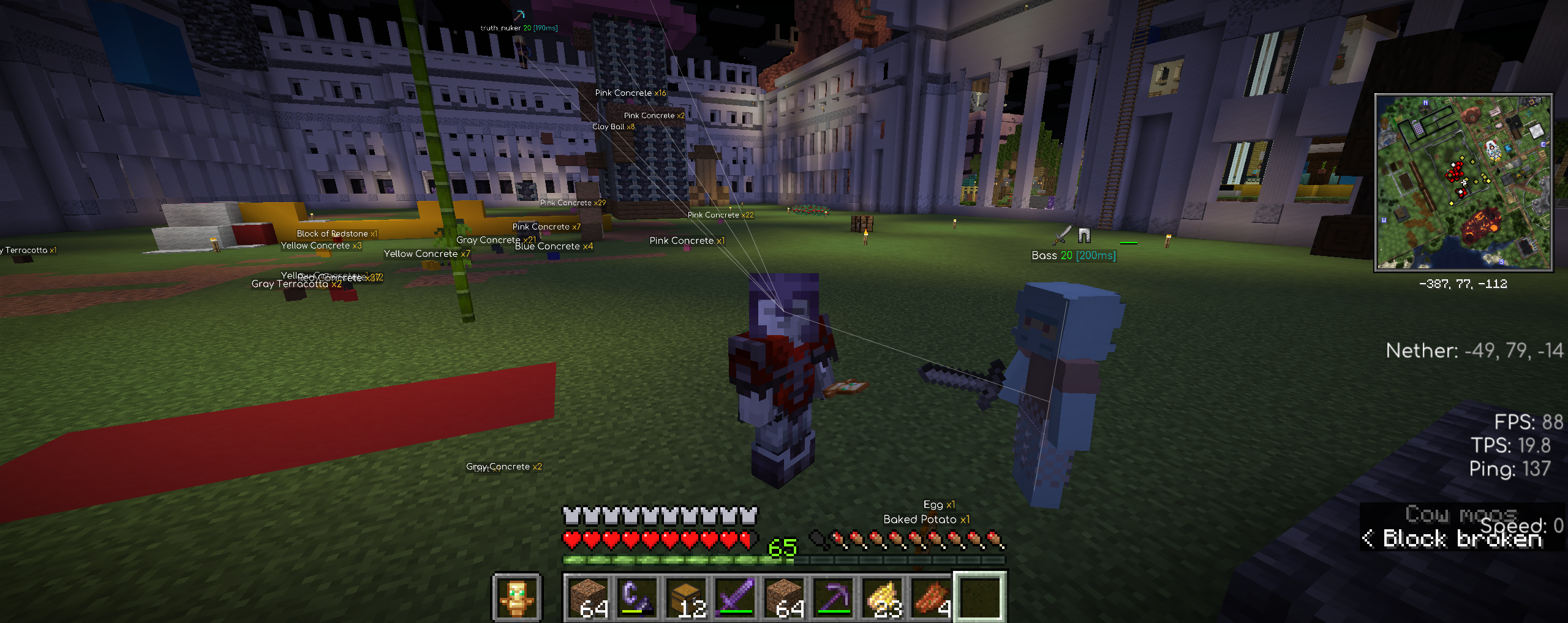Select the golden food stack of 23
Screen dimensions: 1568x623
pyautogui.click(x=883, y=597)
